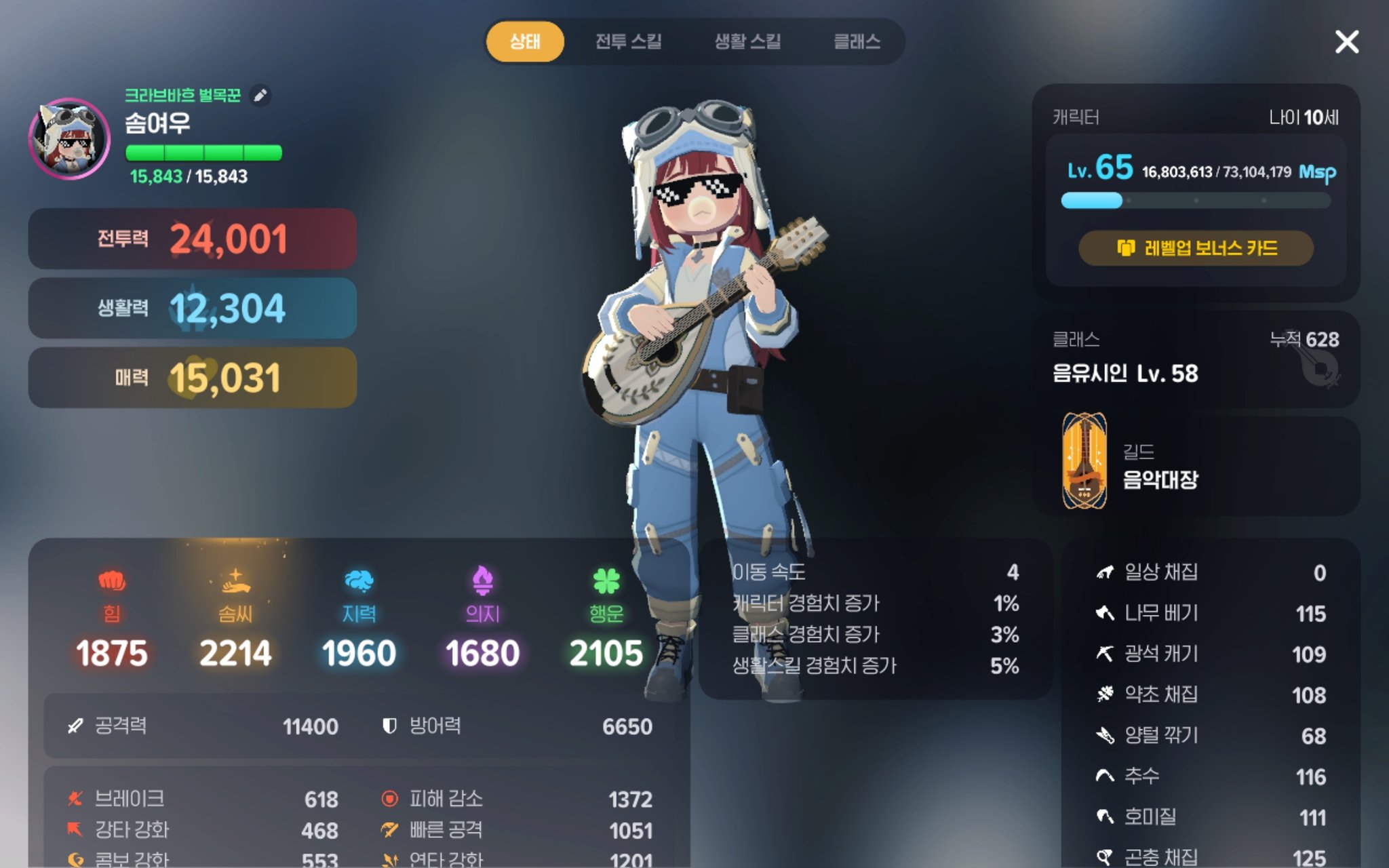Image resolution: width=1389 pixels, height=868 pixels.
Task: Choose the 지력 stat with brain icon
Action: click(x=359, y=617)
